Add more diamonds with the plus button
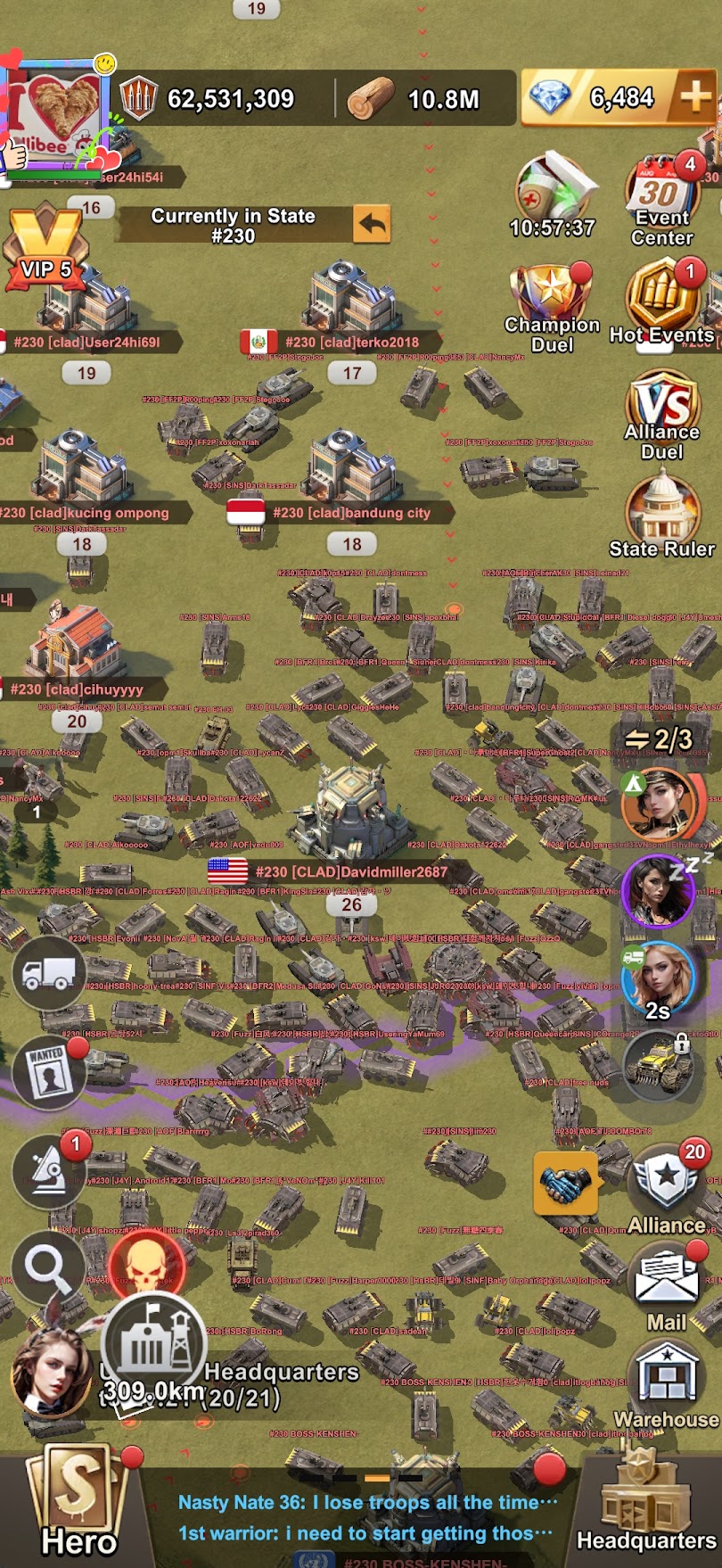Screen dimensions: 722x1568 pos(696,96)
